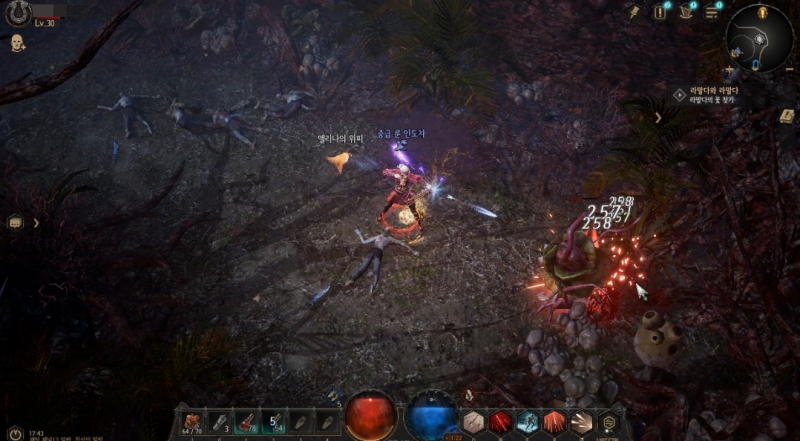
Task: Expand the quest tracker arrow on right
Action: point(658,117)
